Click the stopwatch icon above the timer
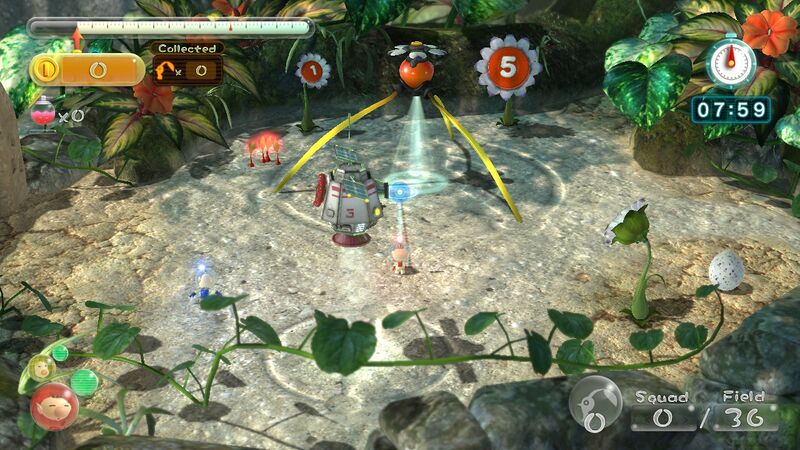Image resolution: width=800 pixels, height=450 pixels. 731,62
